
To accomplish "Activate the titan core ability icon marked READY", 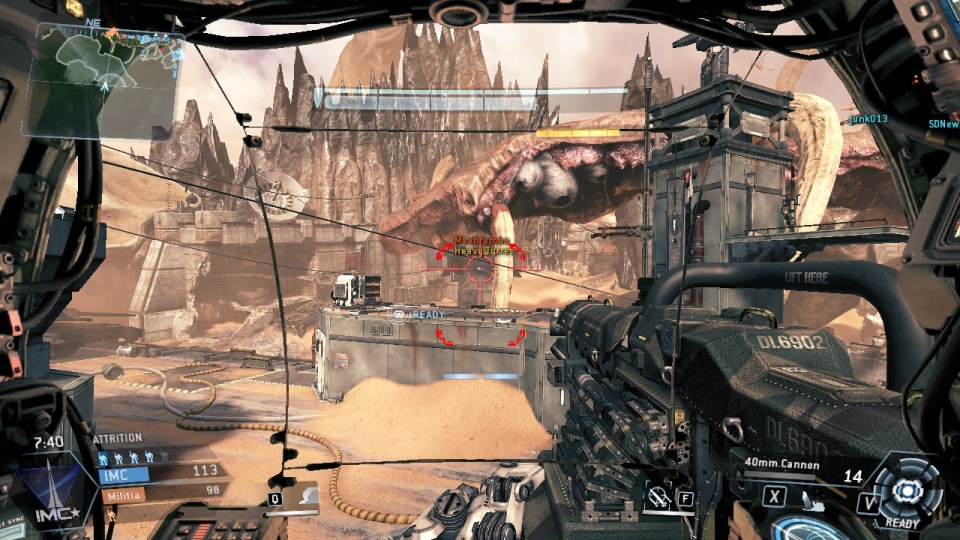I will coord(906,490).
